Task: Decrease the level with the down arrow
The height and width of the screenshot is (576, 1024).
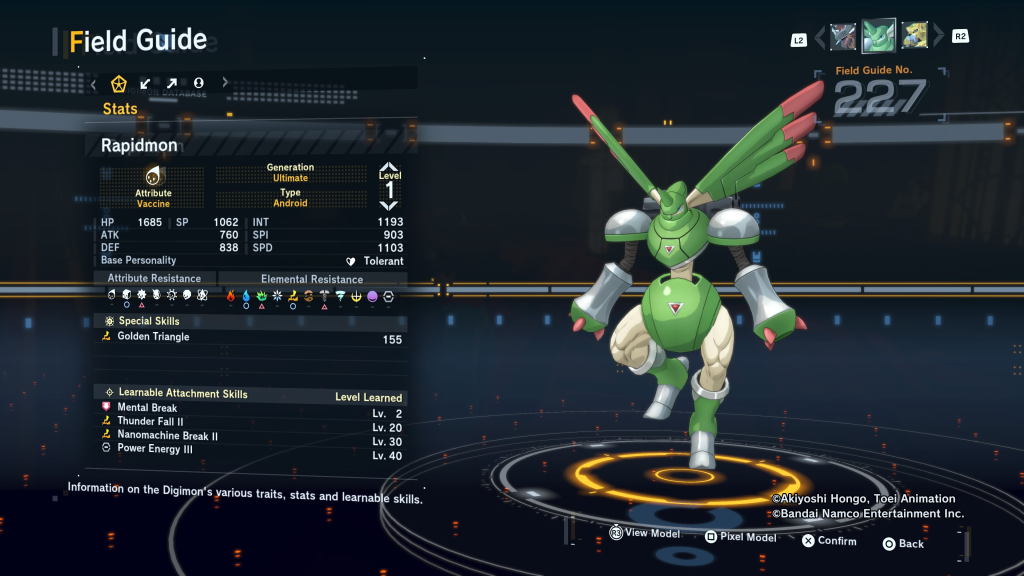Action: click(389, 203)
